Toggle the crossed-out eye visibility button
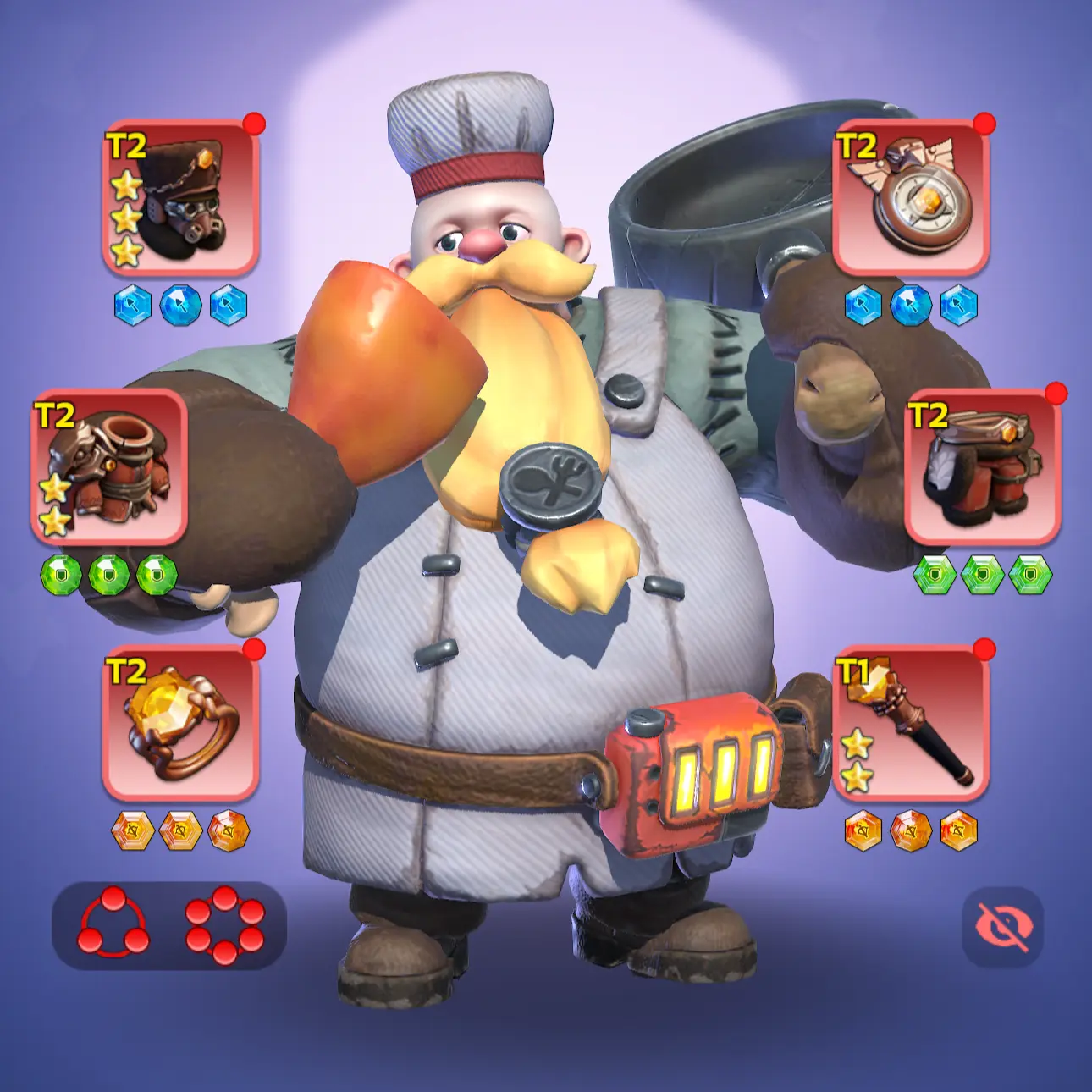 [x=1002, y=926]
